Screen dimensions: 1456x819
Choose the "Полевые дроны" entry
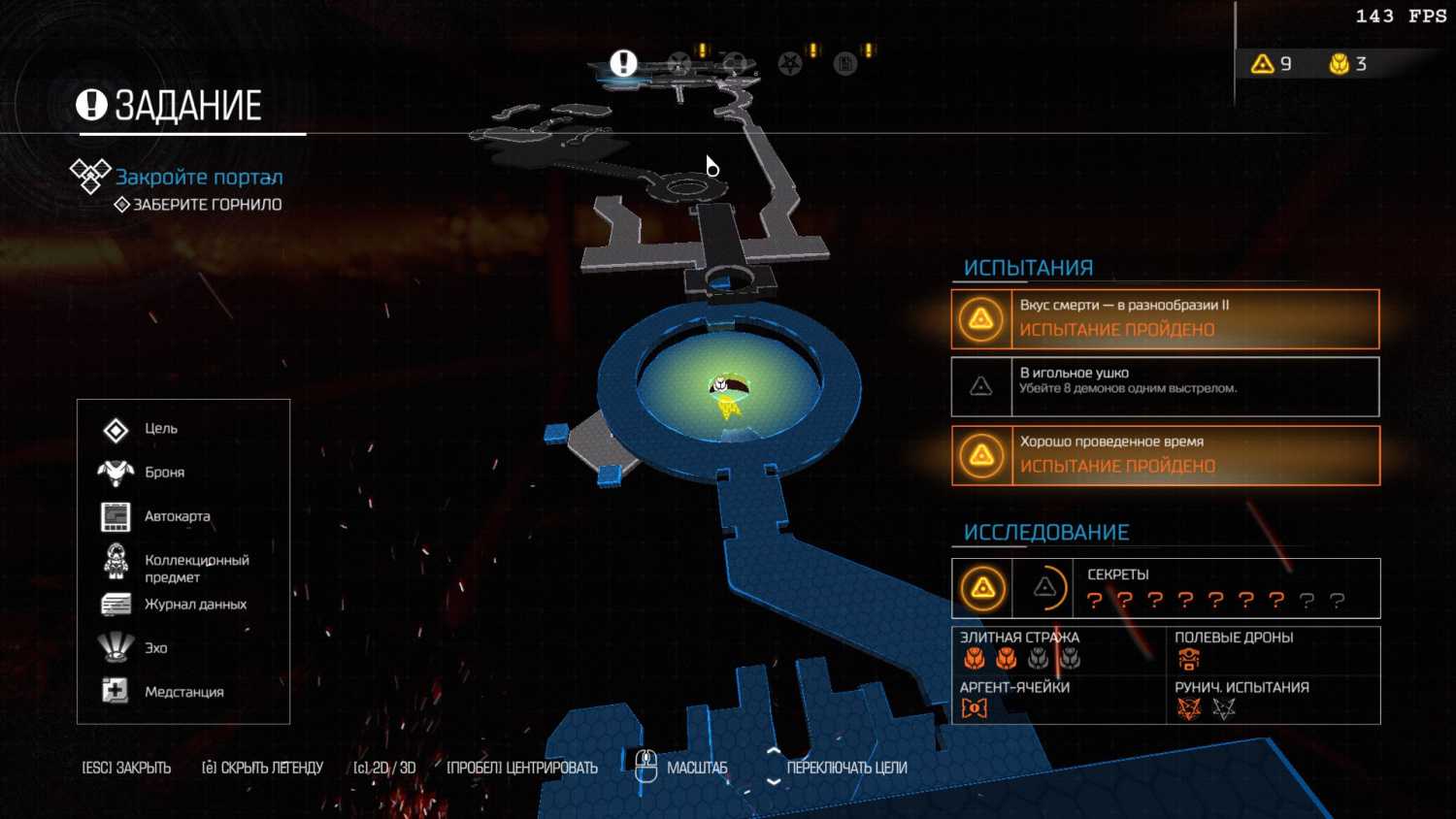1272,650
